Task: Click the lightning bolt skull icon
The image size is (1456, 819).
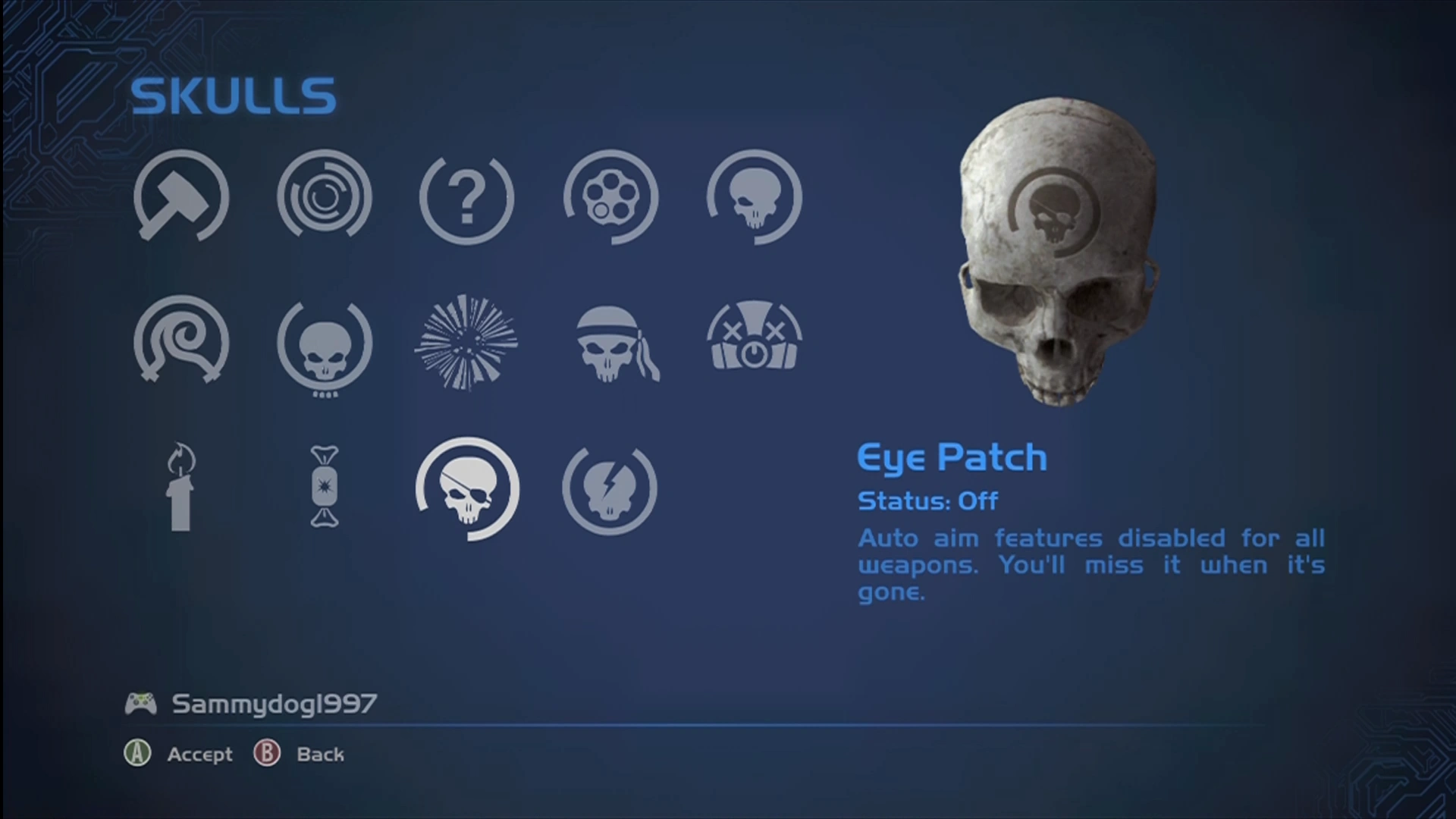Action: 610,489
